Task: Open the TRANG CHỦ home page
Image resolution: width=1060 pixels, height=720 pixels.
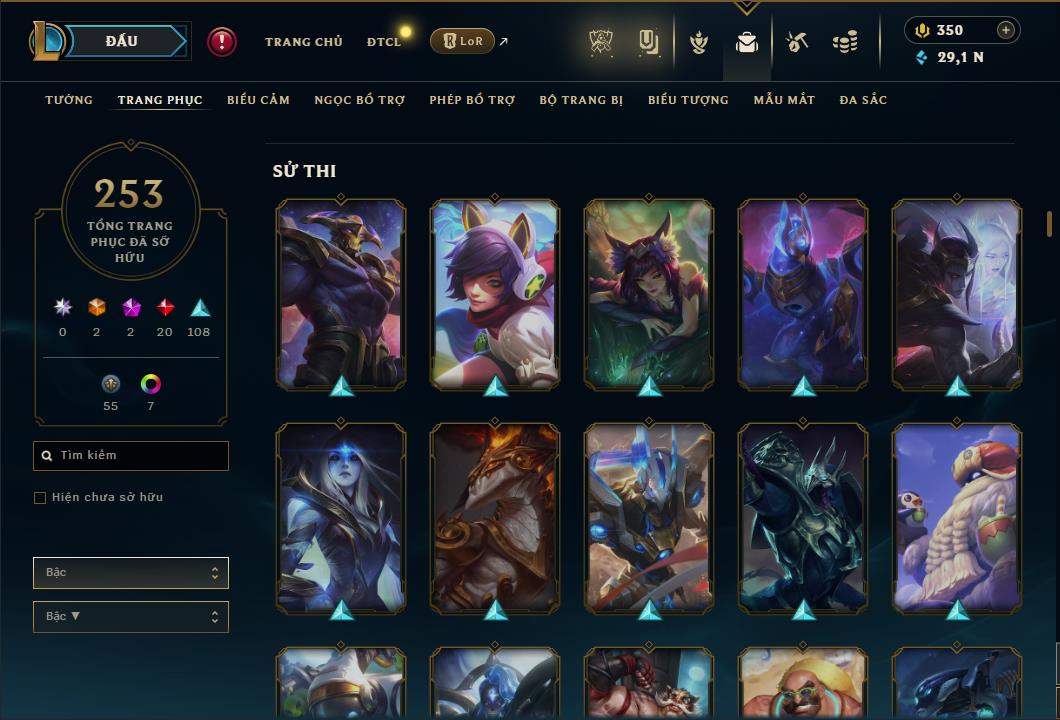Action: (303, 42)
